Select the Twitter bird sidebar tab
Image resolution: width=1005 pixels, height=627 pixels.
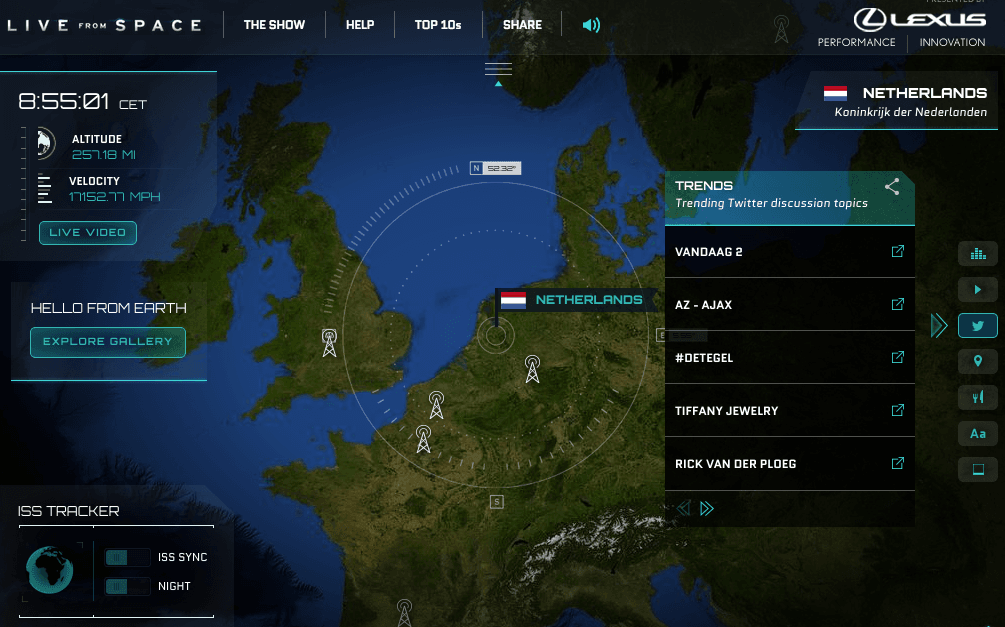977,325
